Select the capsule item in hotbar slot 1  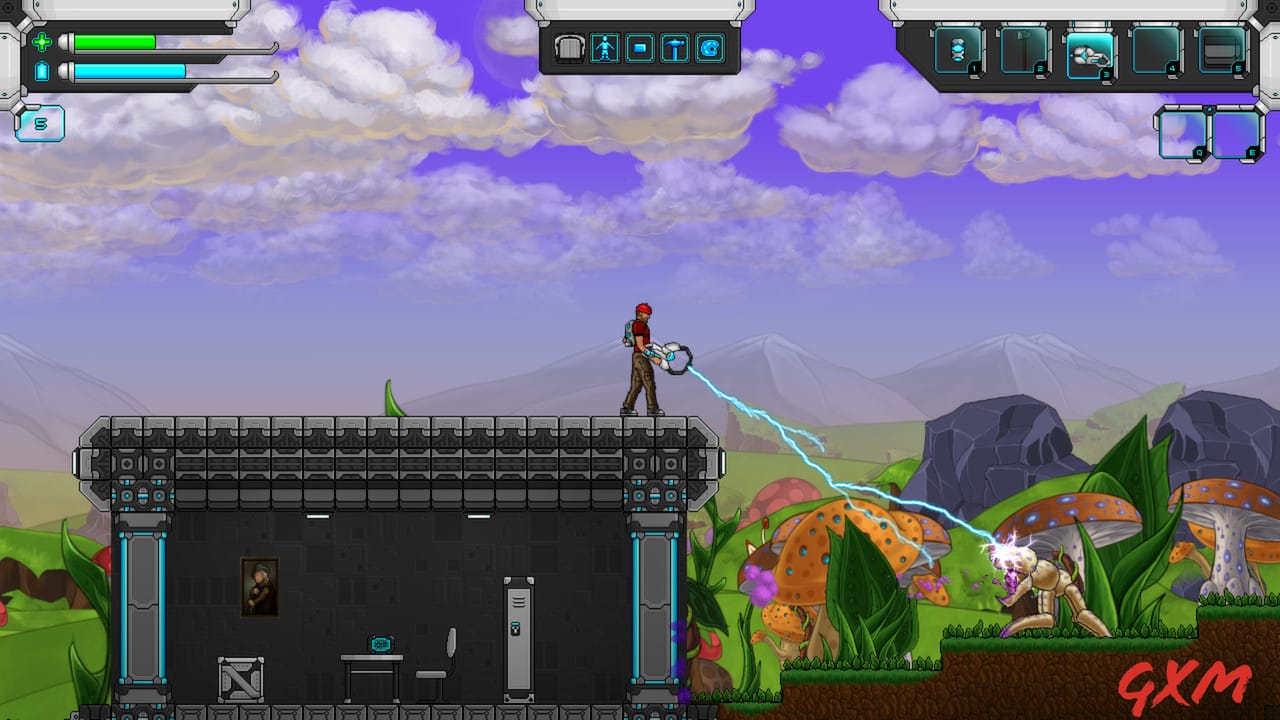(956, 48)
